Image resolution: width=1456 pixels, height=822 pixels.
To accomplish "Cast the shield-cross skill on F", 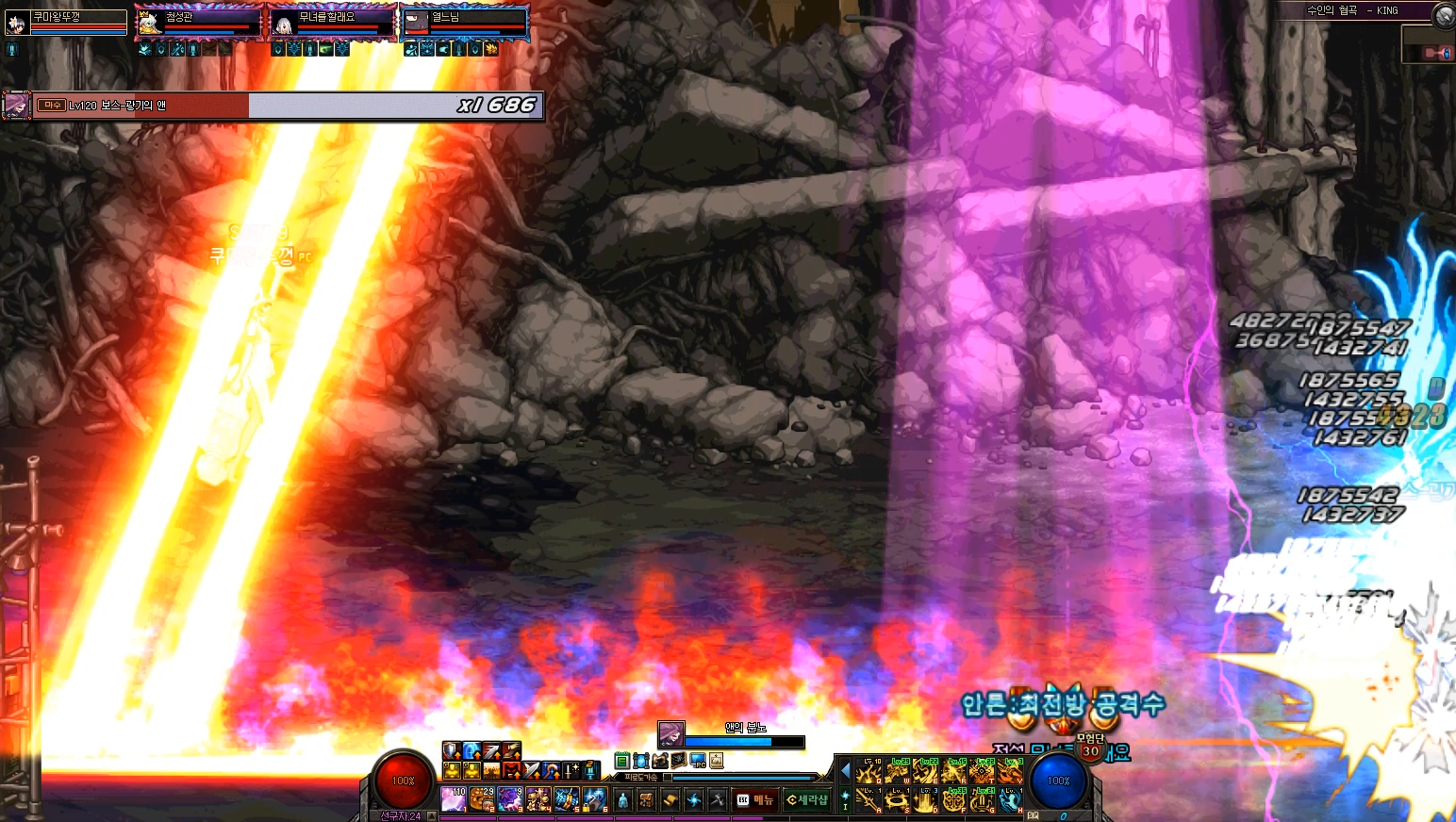I will click(953, 800).
